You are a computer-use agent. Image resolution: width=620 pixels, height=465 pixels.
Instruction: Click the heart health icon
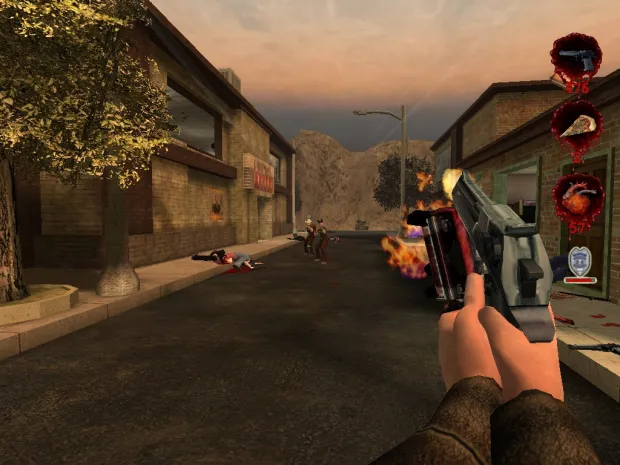point(577,195)
